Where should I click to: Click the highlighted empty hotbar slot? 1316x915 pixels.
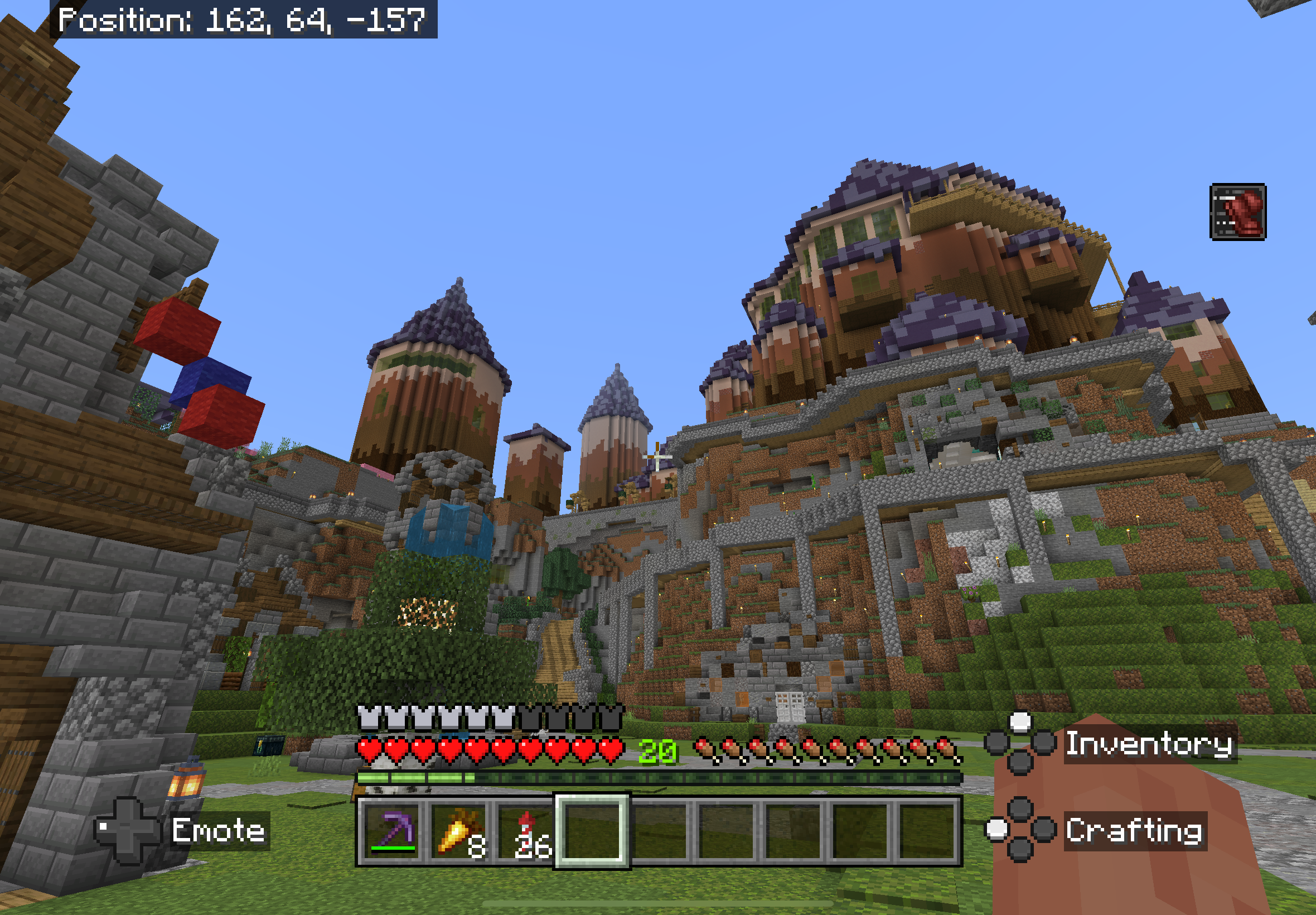pos(592,831)
